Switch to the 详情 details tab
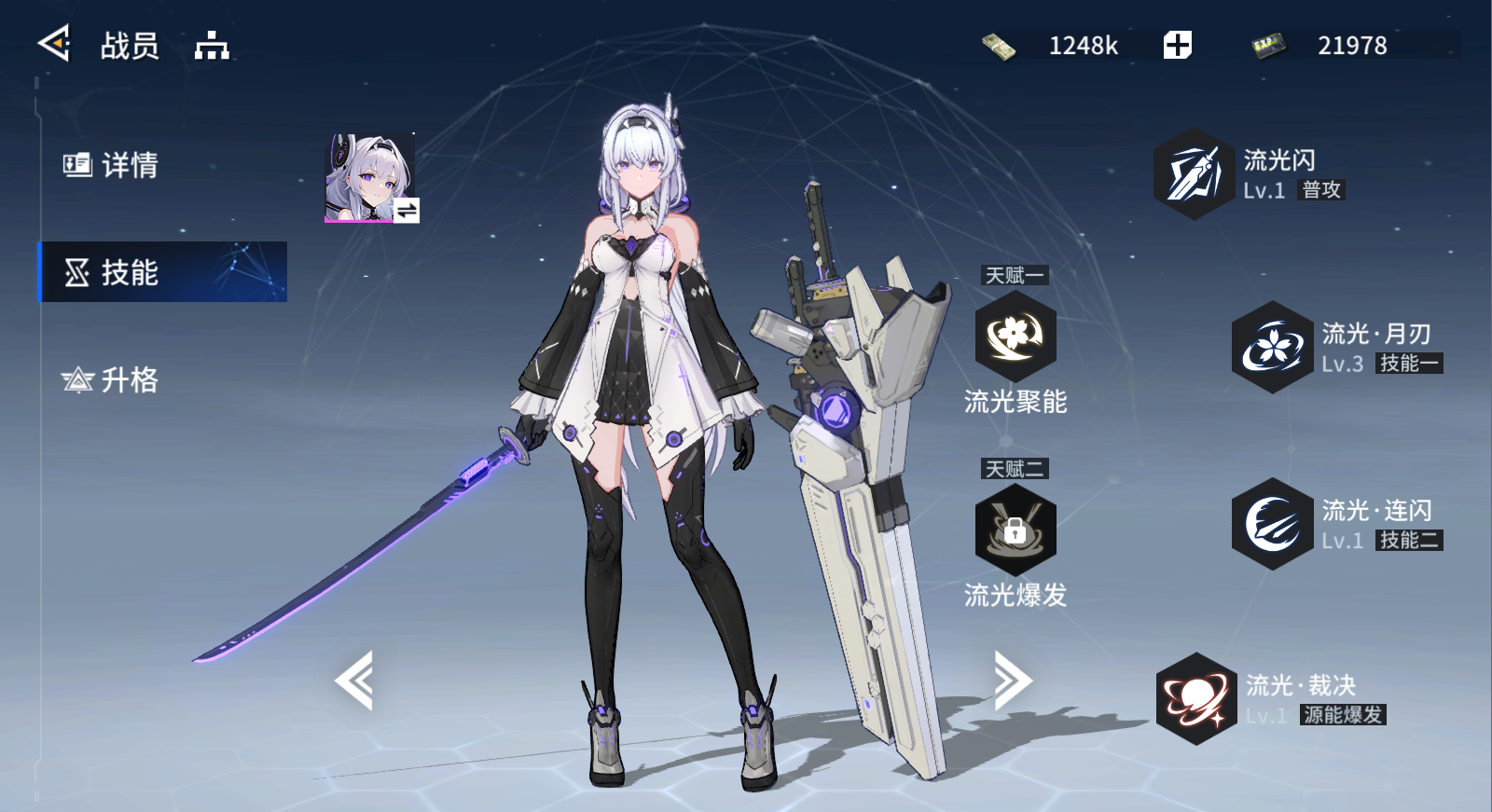This screenshot has height=812, width=1492. point(112,165)
